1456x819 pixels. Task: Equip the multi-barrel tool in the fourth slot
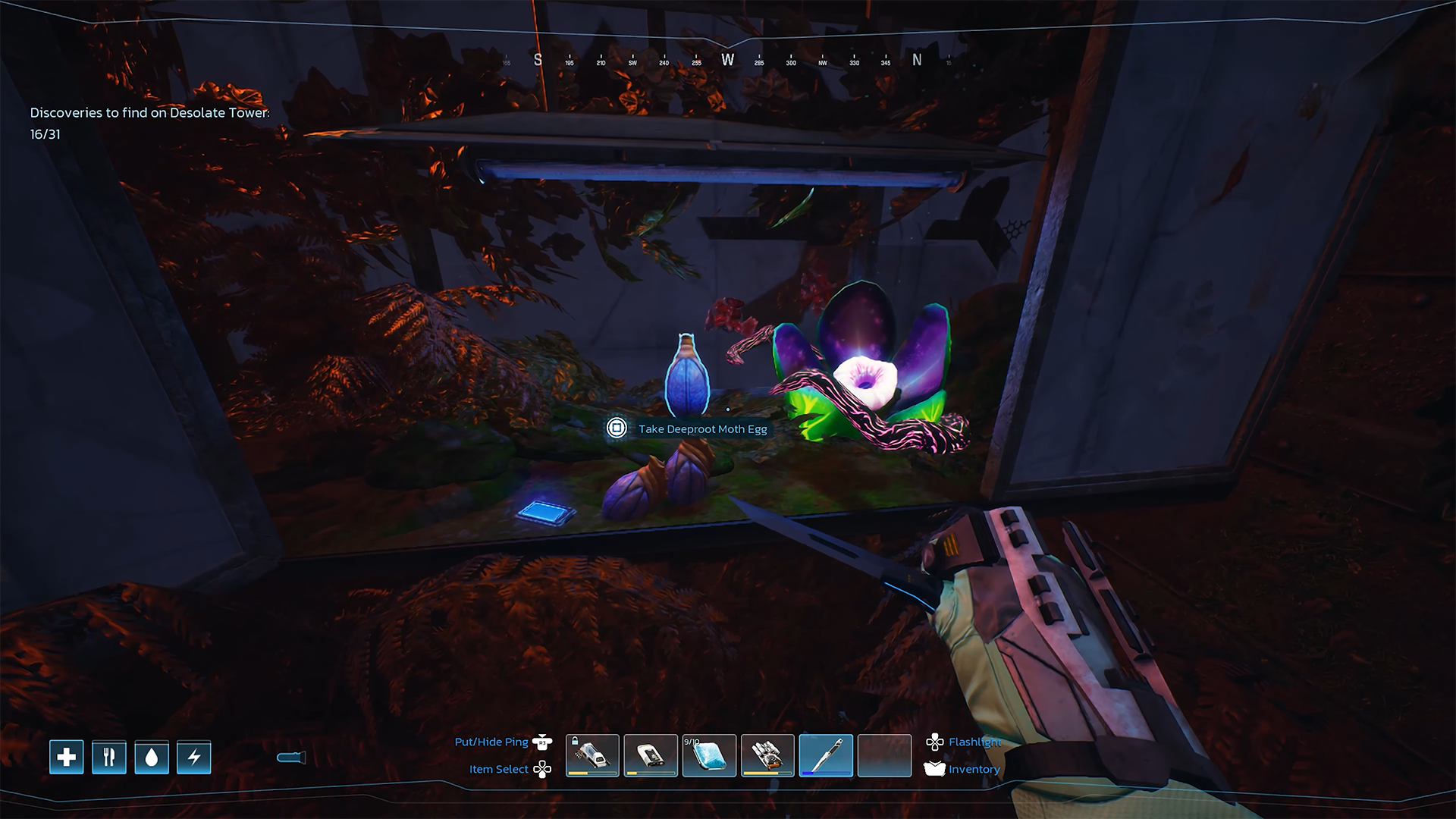pyautogui.click(x=767, y=755)
